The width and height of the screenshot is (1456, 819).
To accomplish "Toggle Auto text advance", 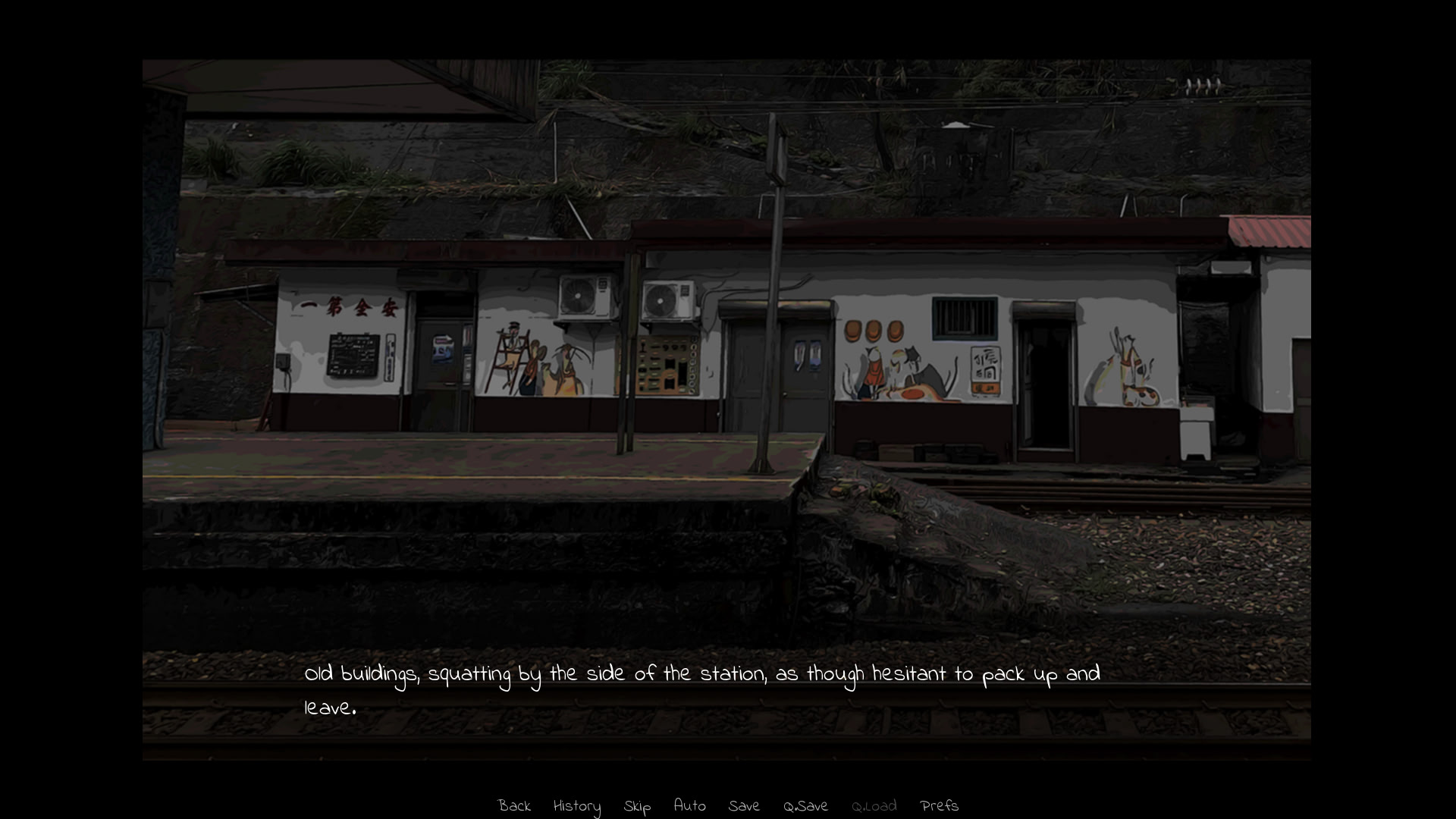I will [689, 806].
